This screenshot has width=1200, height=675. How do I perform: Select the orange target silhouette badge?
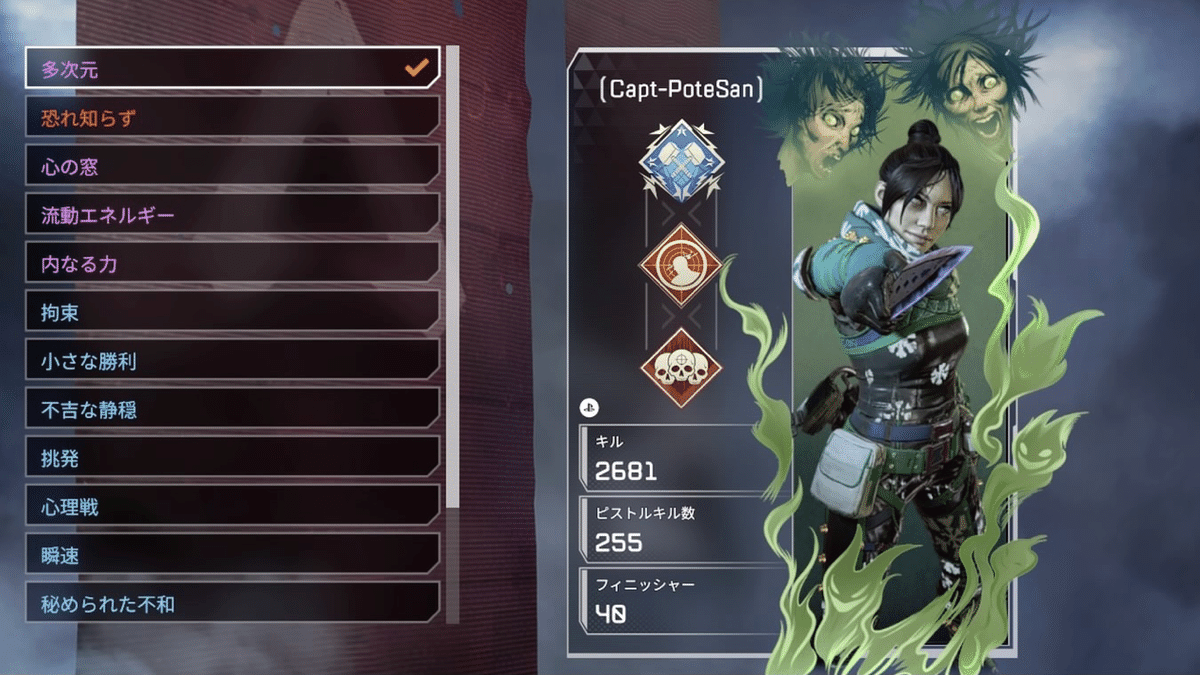click(x=680, y=266)
